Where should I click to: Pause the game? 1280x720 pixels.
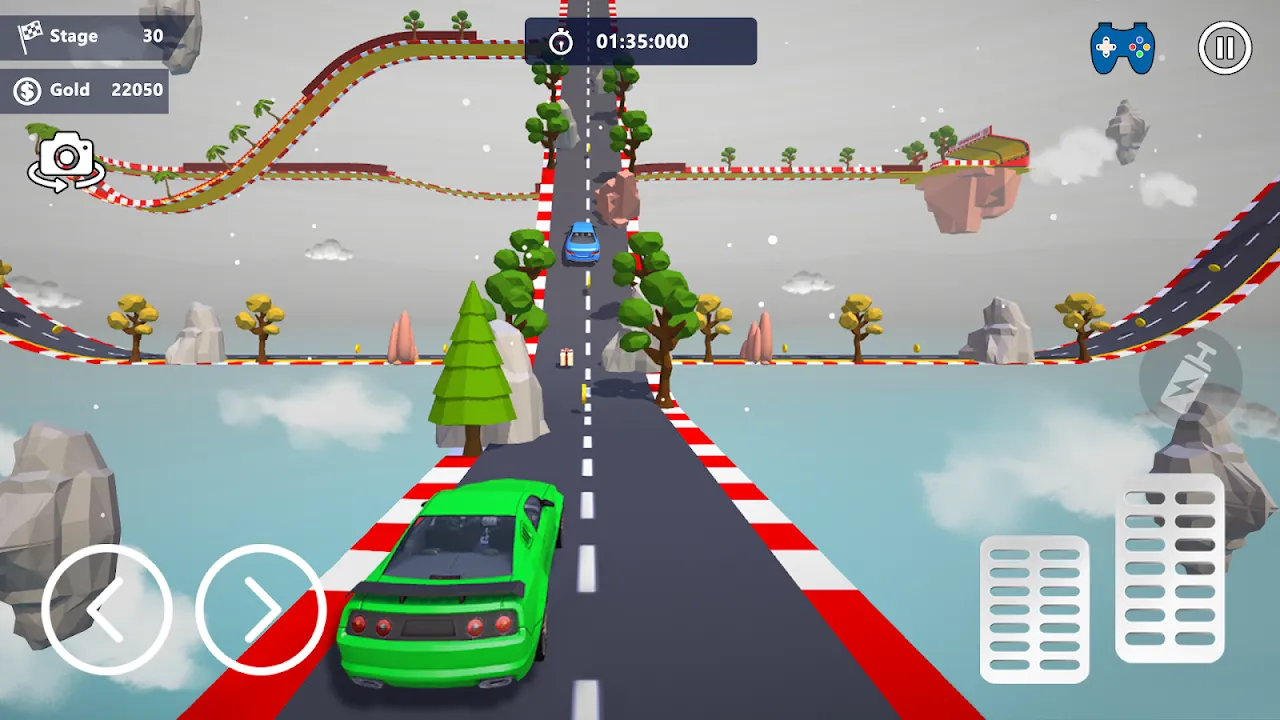(1225, 46)
